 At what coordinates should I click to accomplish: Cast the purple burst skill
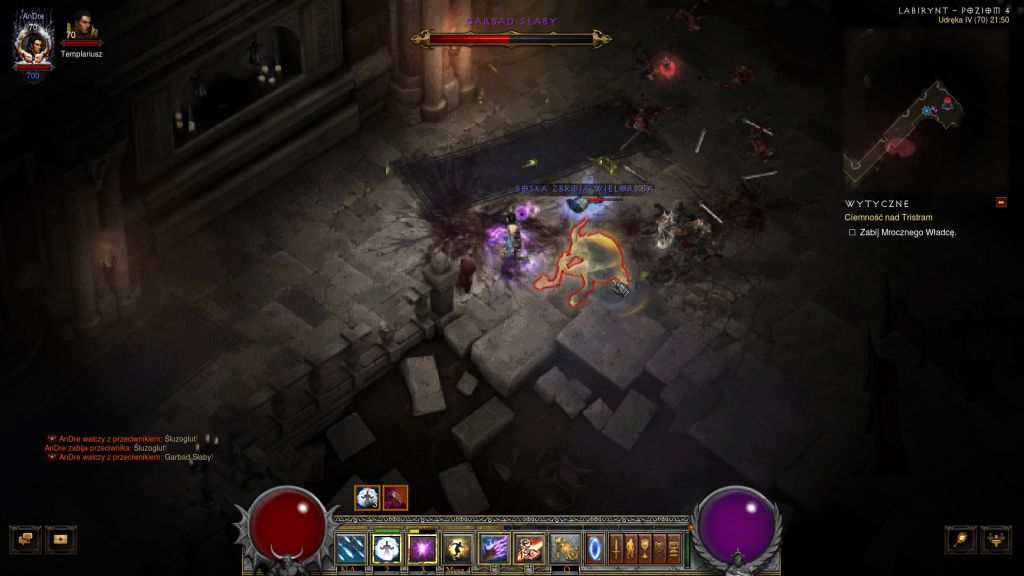point(421,548)
